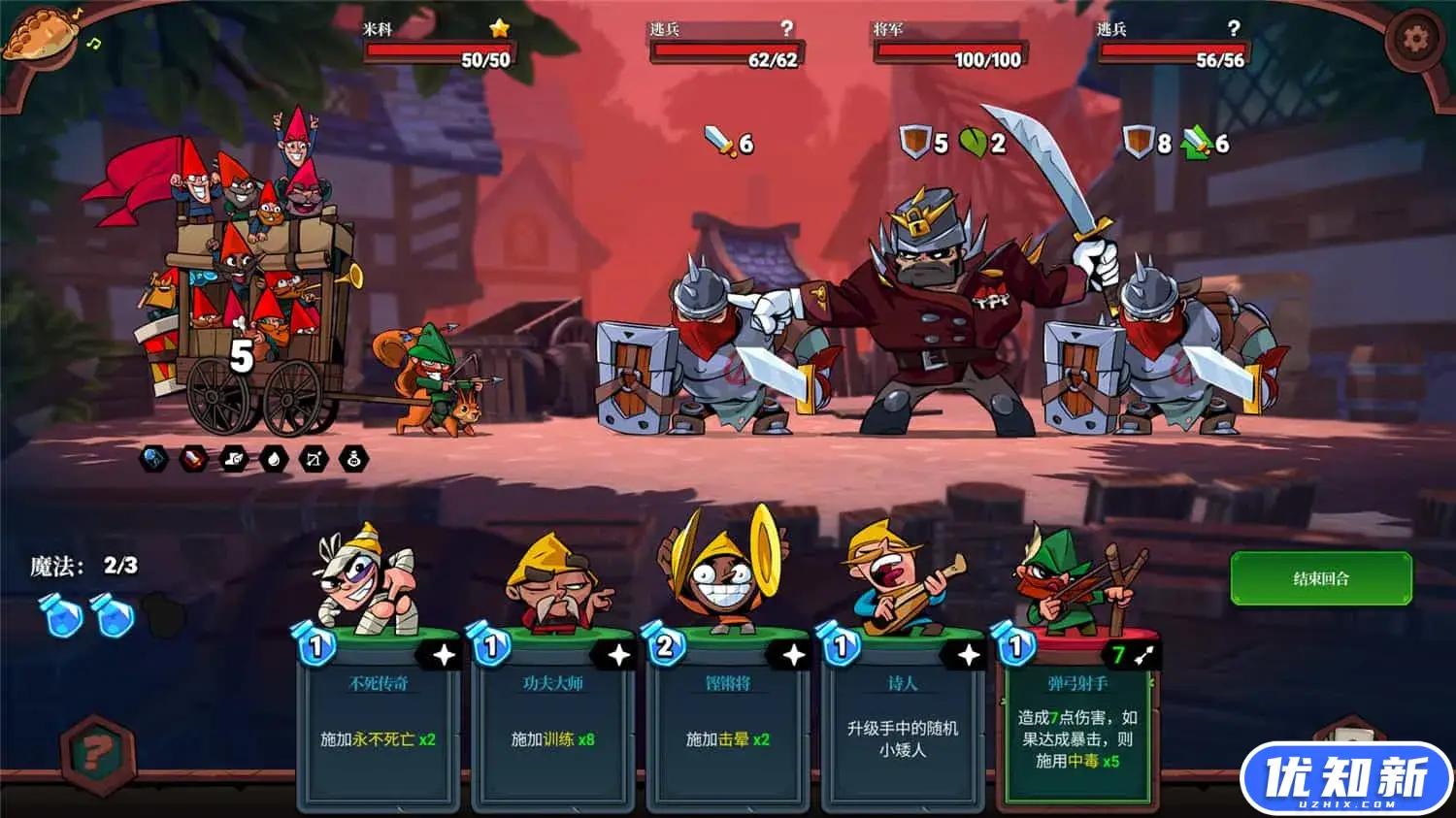End the turn with the green 结束回合 button
This screenshot has height=818, width=1456.
pyautogui.click(x=1320, y=578)
